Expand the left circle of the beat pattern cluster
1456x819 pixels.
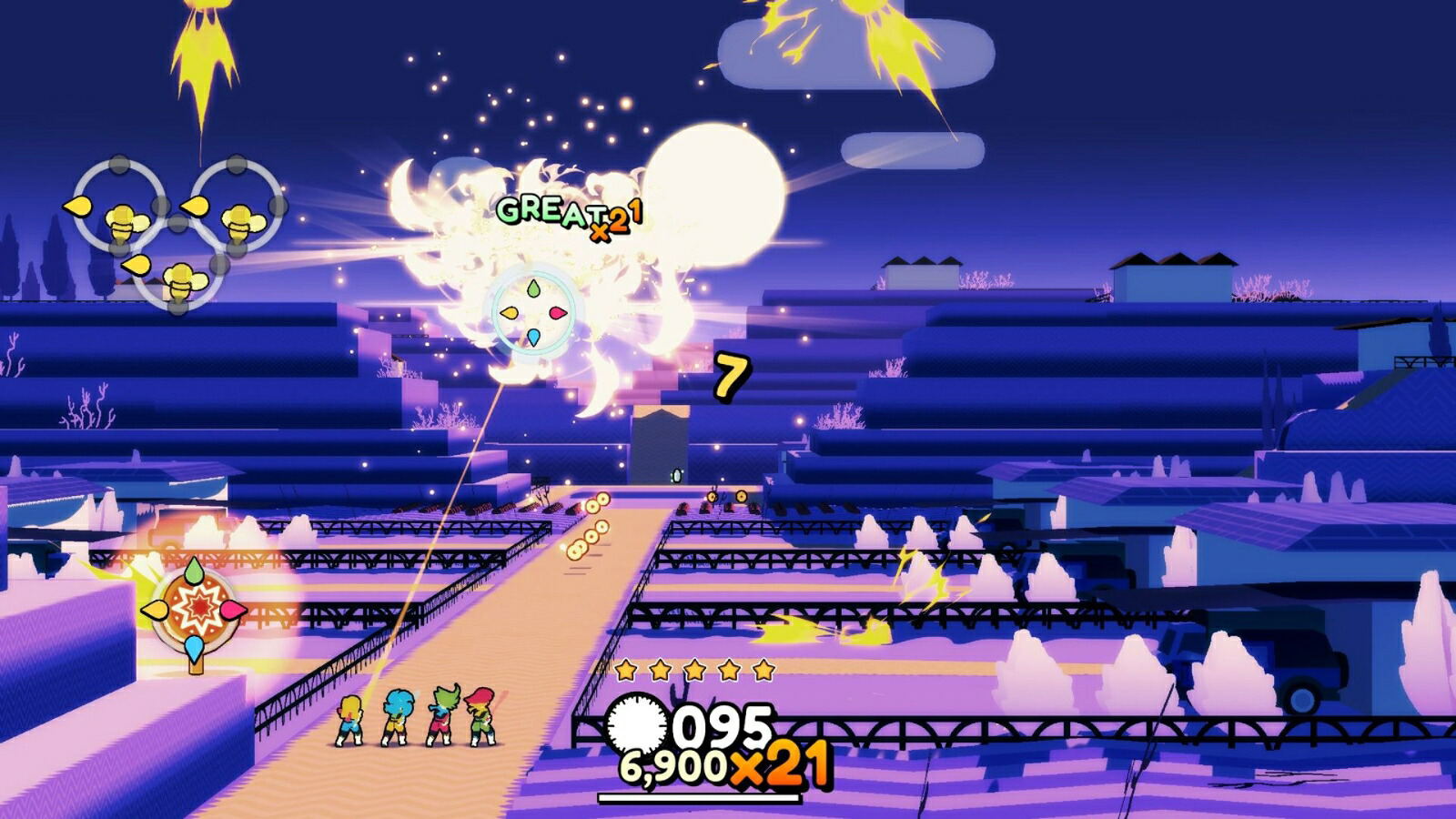(x=118, y=202)
